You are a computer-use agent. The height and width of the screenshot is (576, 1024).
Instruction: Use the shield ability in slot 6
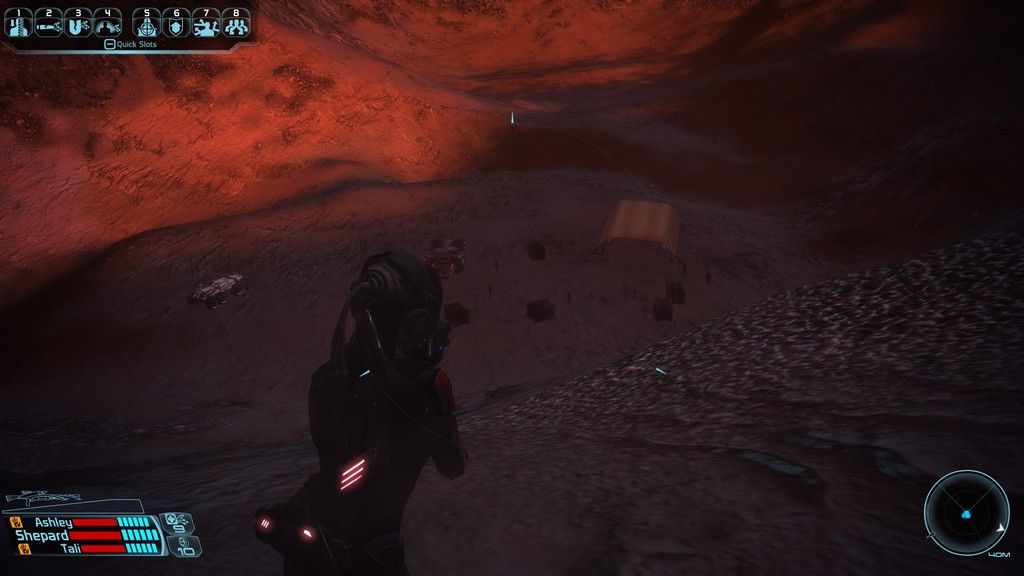pyautogui.click(x=176, y=22)
